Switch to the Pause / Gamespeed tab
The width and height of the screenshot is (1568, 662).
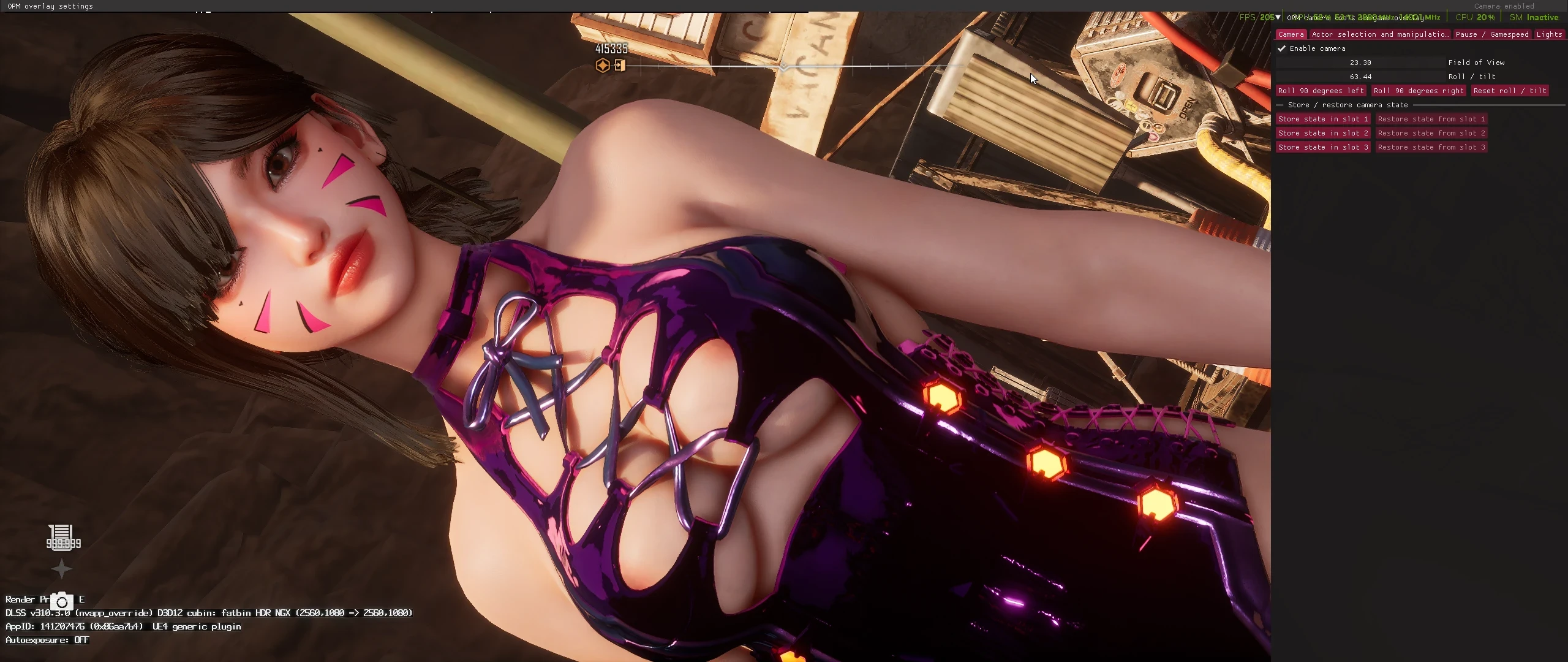(1493, 34)
